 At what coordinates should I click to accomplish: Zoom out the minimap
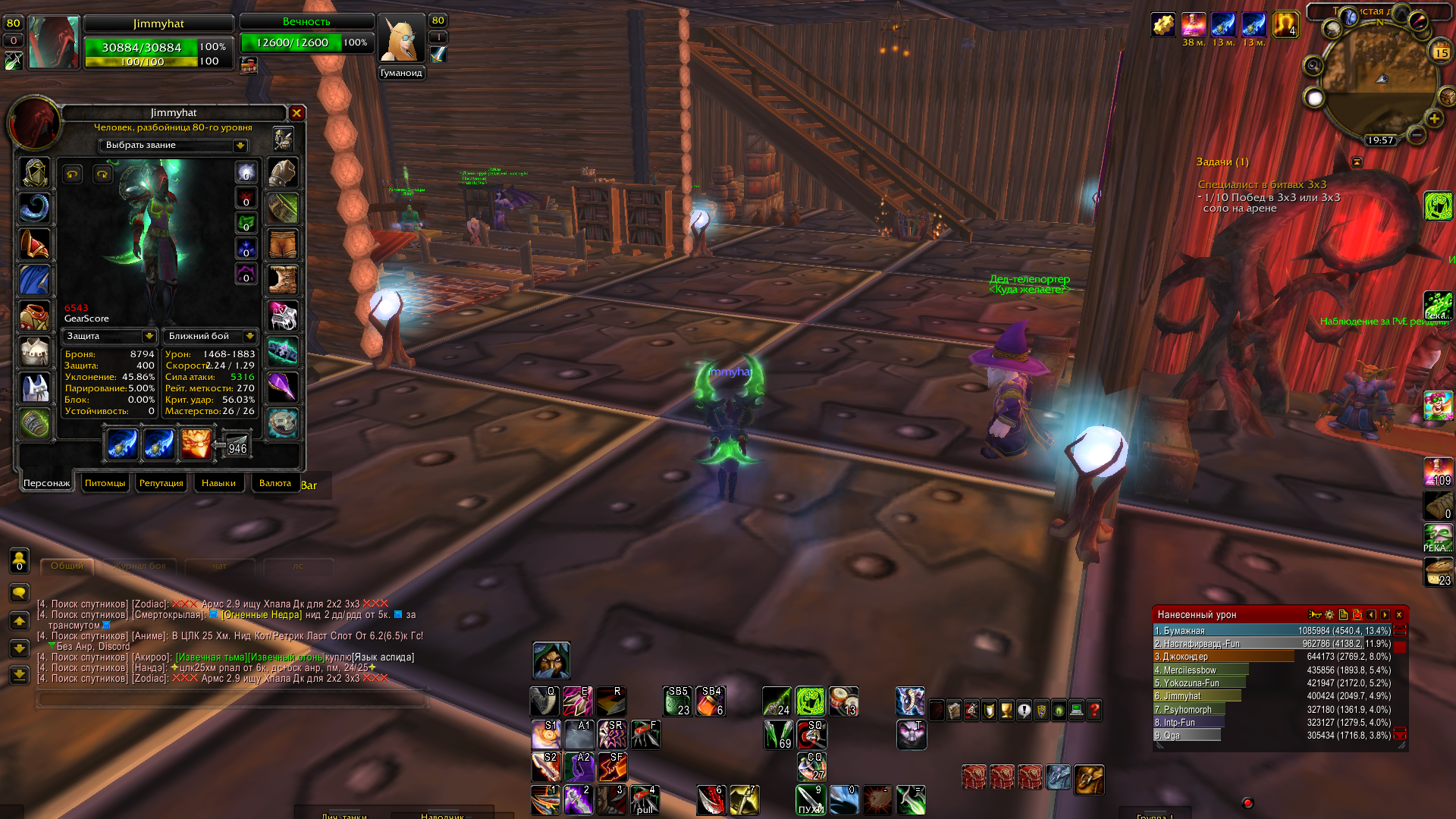1417,135
